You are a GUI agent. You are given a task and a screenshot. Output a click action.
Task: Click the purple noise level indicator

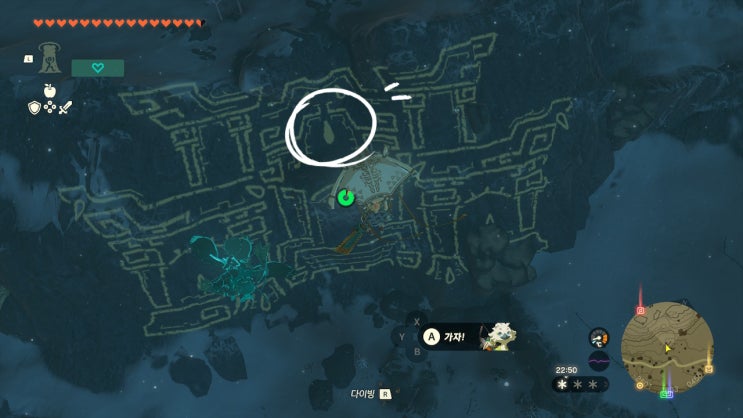tap(599, 361)
